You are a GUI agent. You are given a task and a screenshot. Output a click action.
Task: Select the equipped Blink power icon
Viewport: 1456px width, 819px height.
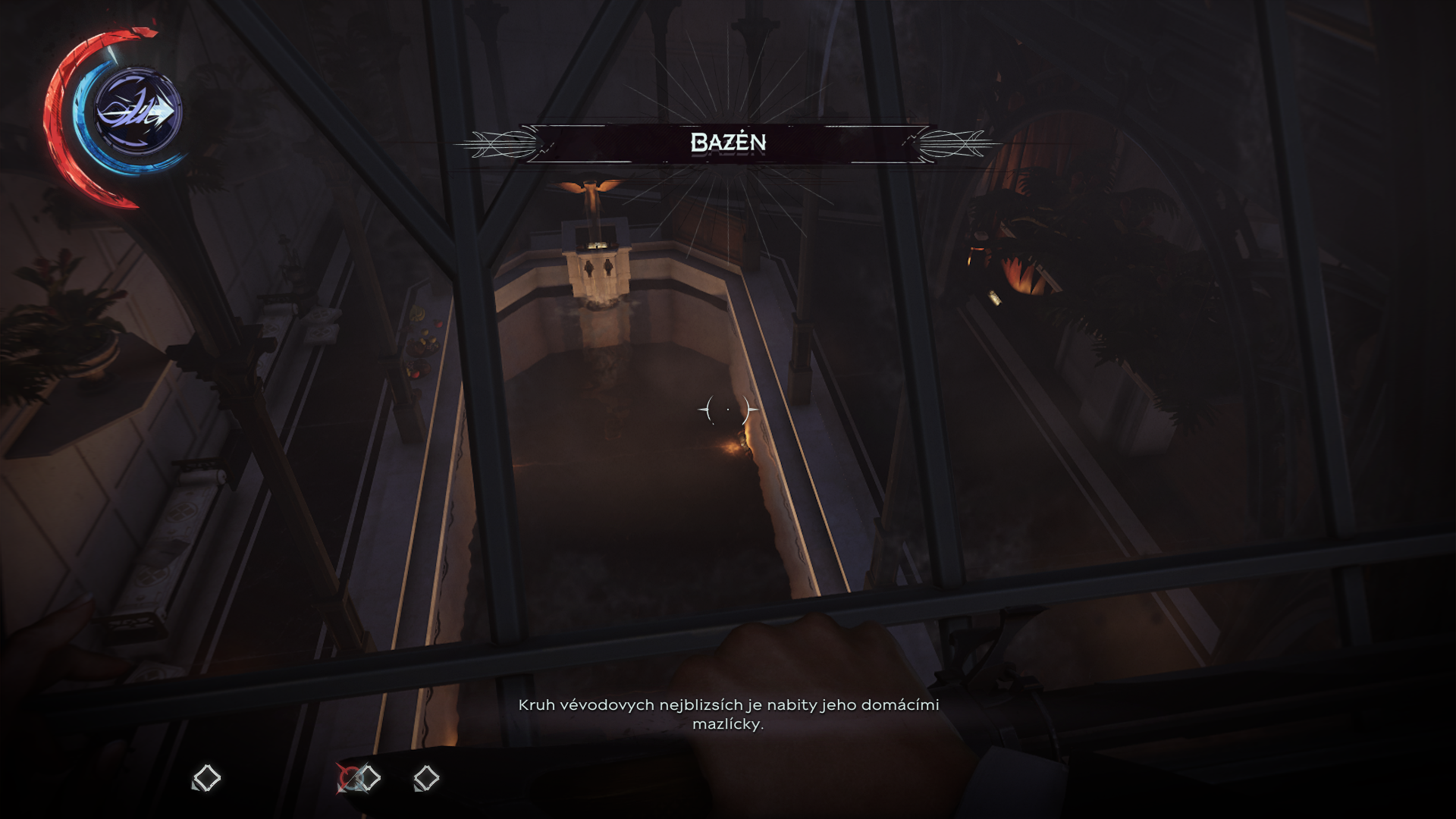tap(137, 112)
